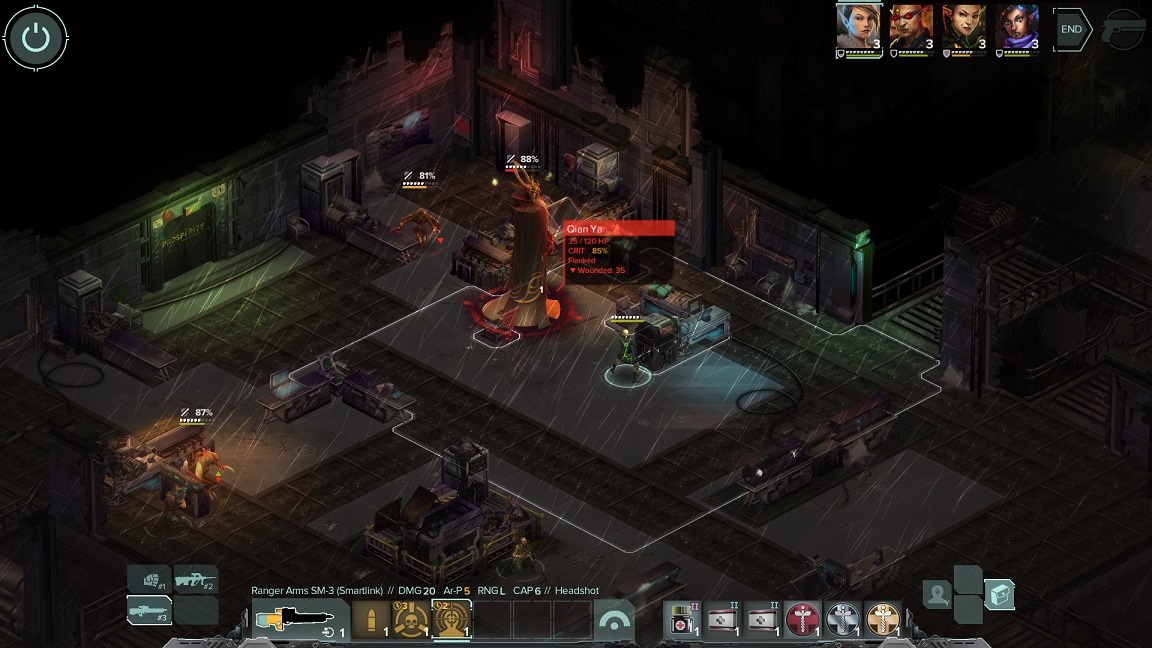Select the purple-scarf character portrait
1152x648 pixels.
coord(1017,28)
